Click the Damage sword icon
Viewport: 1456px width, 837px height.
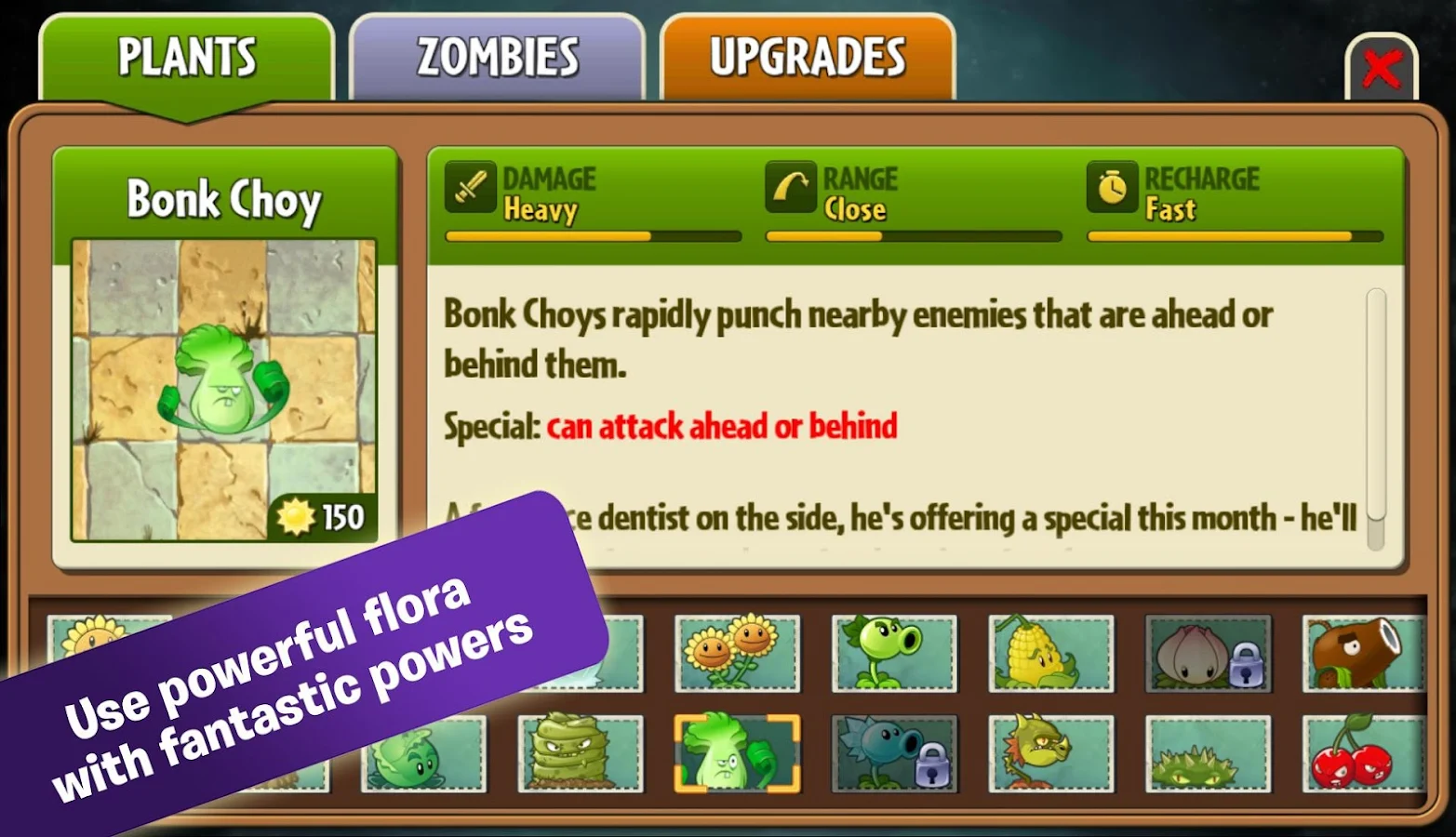coord(470,186)
